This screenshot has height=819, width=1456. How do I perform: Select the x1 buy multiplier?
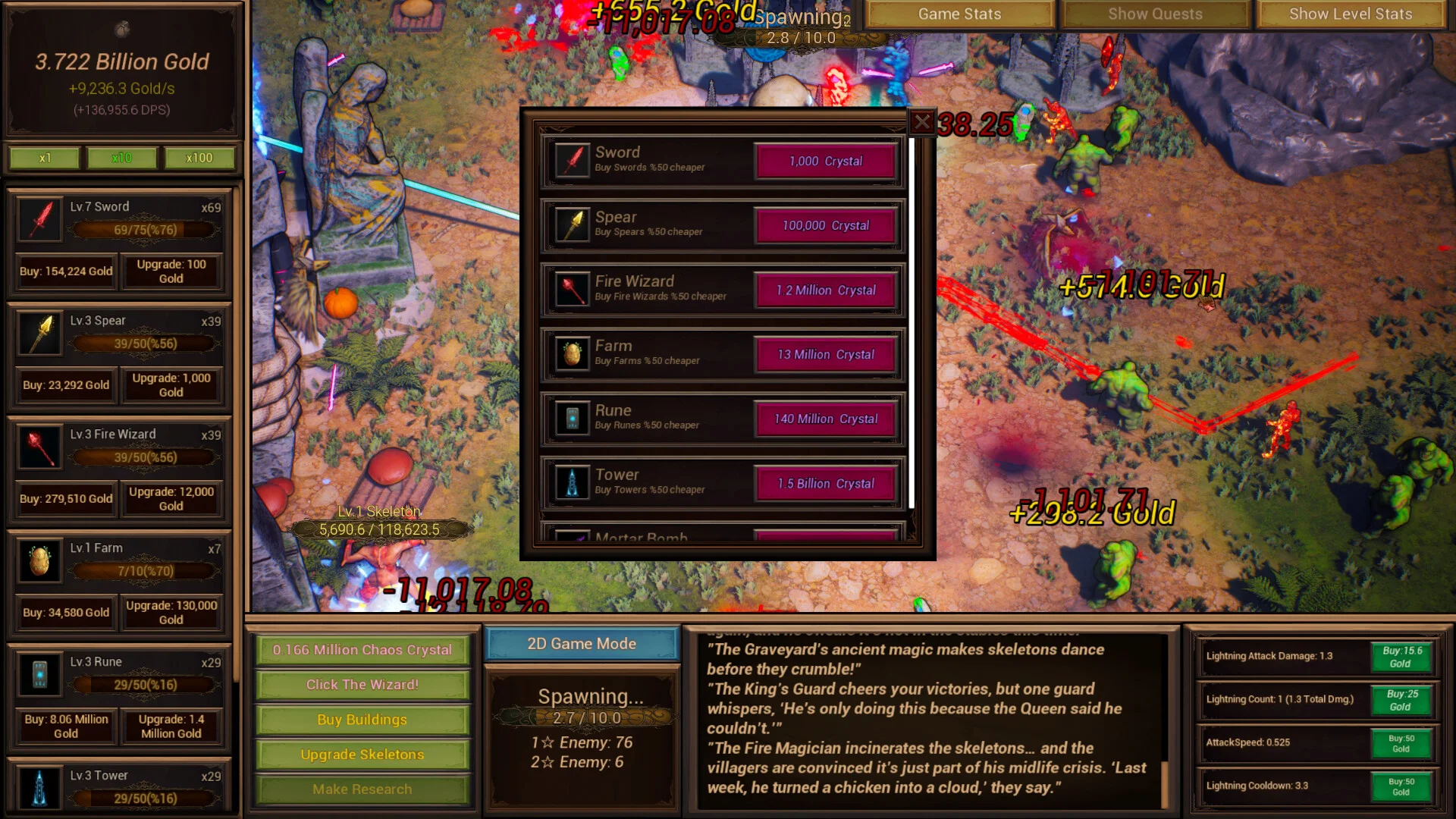[45, 158]
